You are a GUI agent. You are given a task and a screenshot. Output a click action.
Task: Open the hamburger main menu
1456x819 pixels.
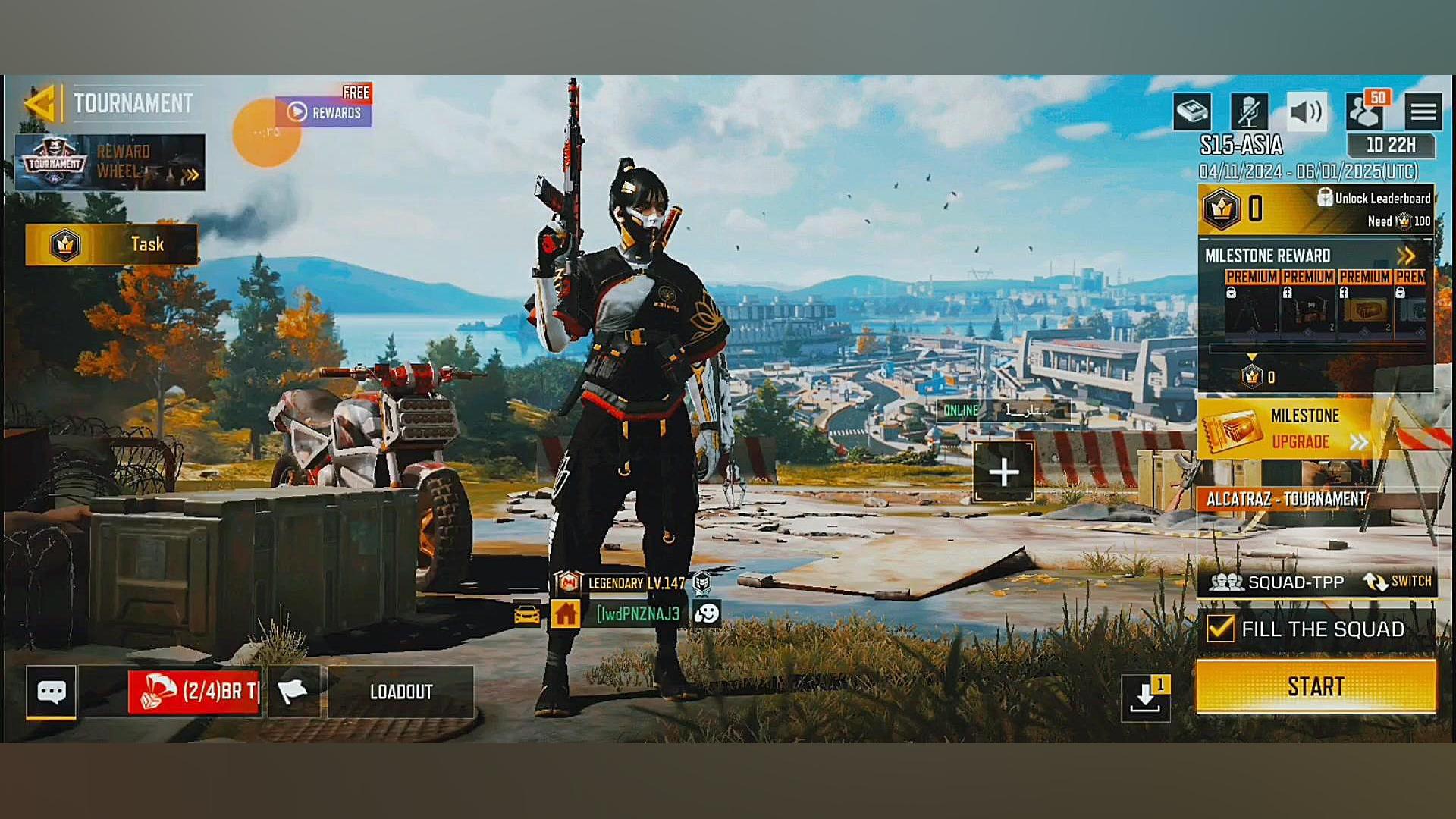(x=1423, y=112)
